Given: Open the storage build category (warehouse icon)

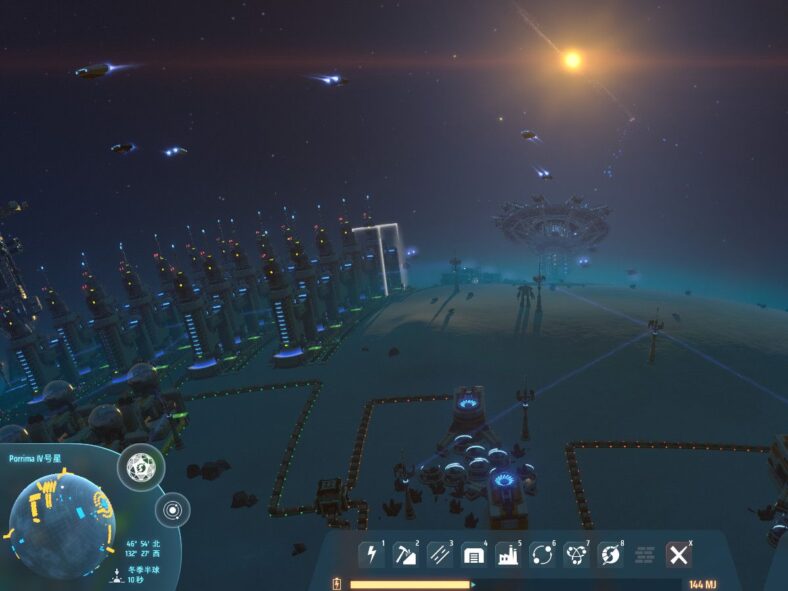Looking at the screenshot, I should (x=473, y=554).
